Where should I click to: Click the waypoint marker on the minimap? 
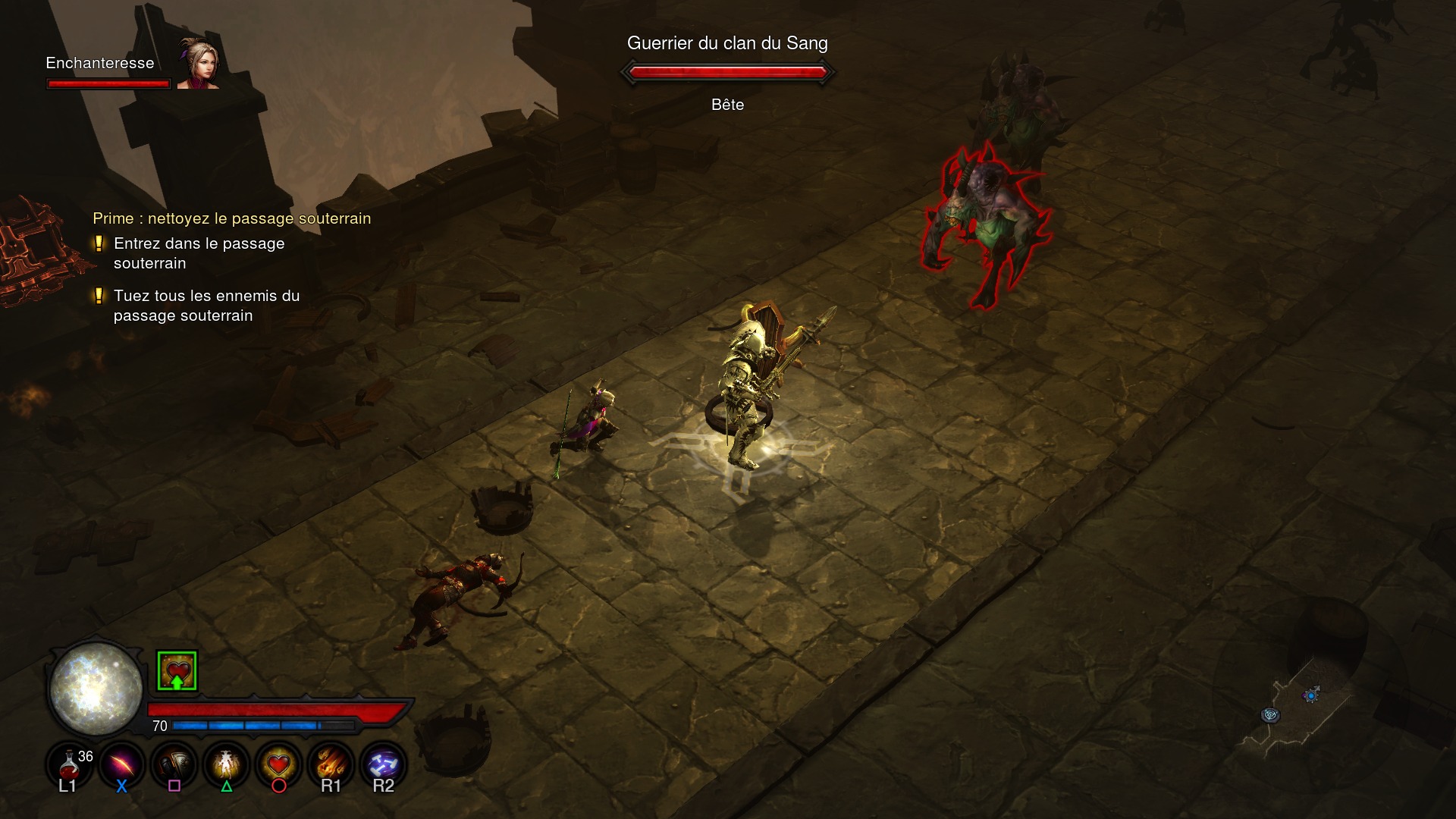coord(1270,715)
